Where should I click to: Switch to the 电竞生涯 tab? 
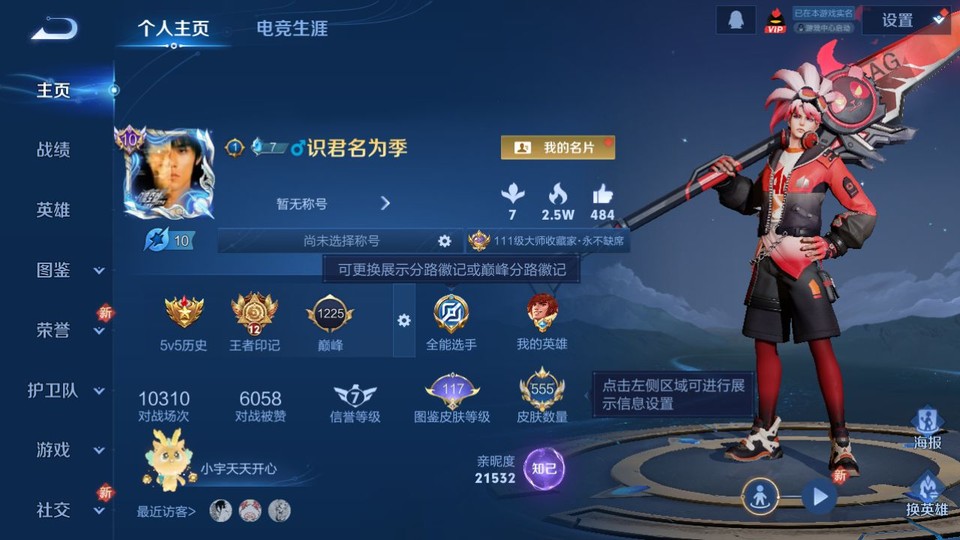(291, 28)
